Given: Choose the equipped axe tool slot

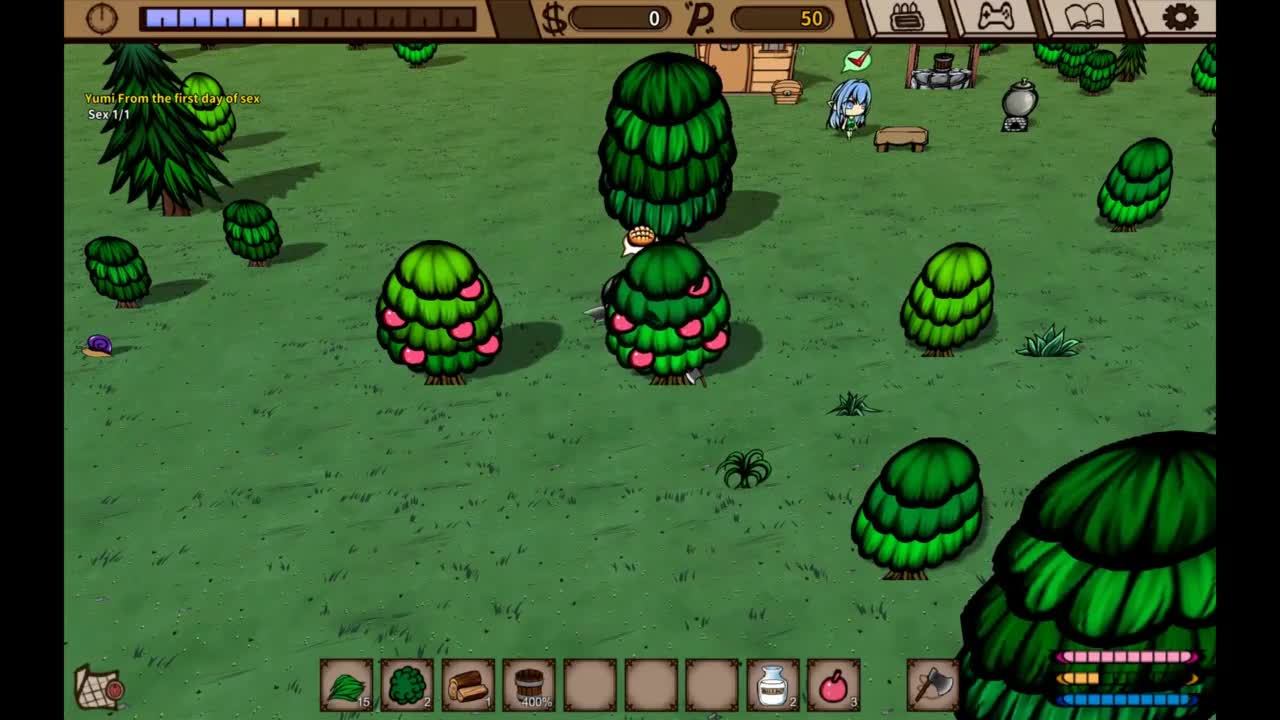Looking at the screenshot, I should (x=932, y=685).
